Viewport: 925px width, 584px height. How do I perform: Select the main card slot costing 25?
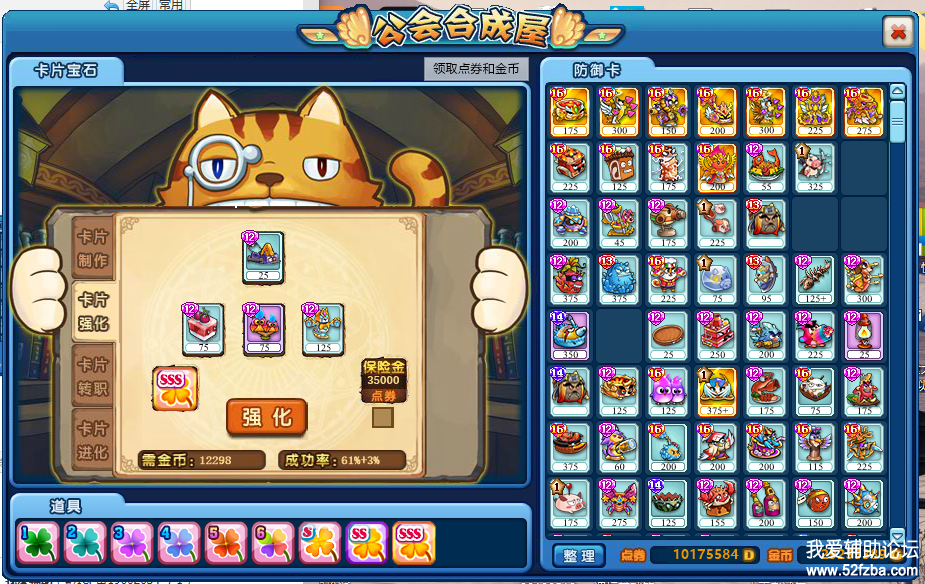(264, 257)
